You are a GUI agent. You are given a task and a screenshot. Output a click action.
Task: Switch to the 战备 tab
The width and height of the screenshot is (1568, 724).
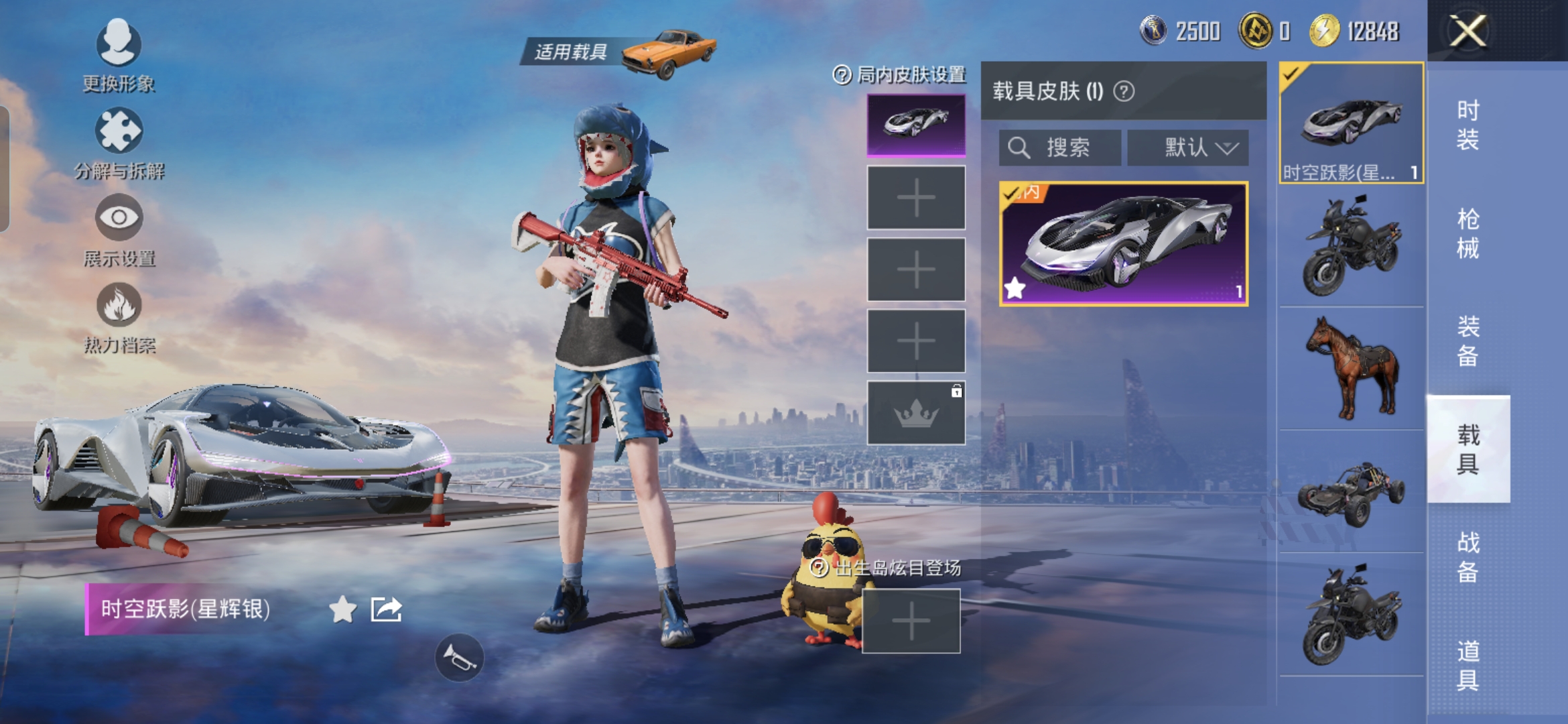click(1467, 556)
